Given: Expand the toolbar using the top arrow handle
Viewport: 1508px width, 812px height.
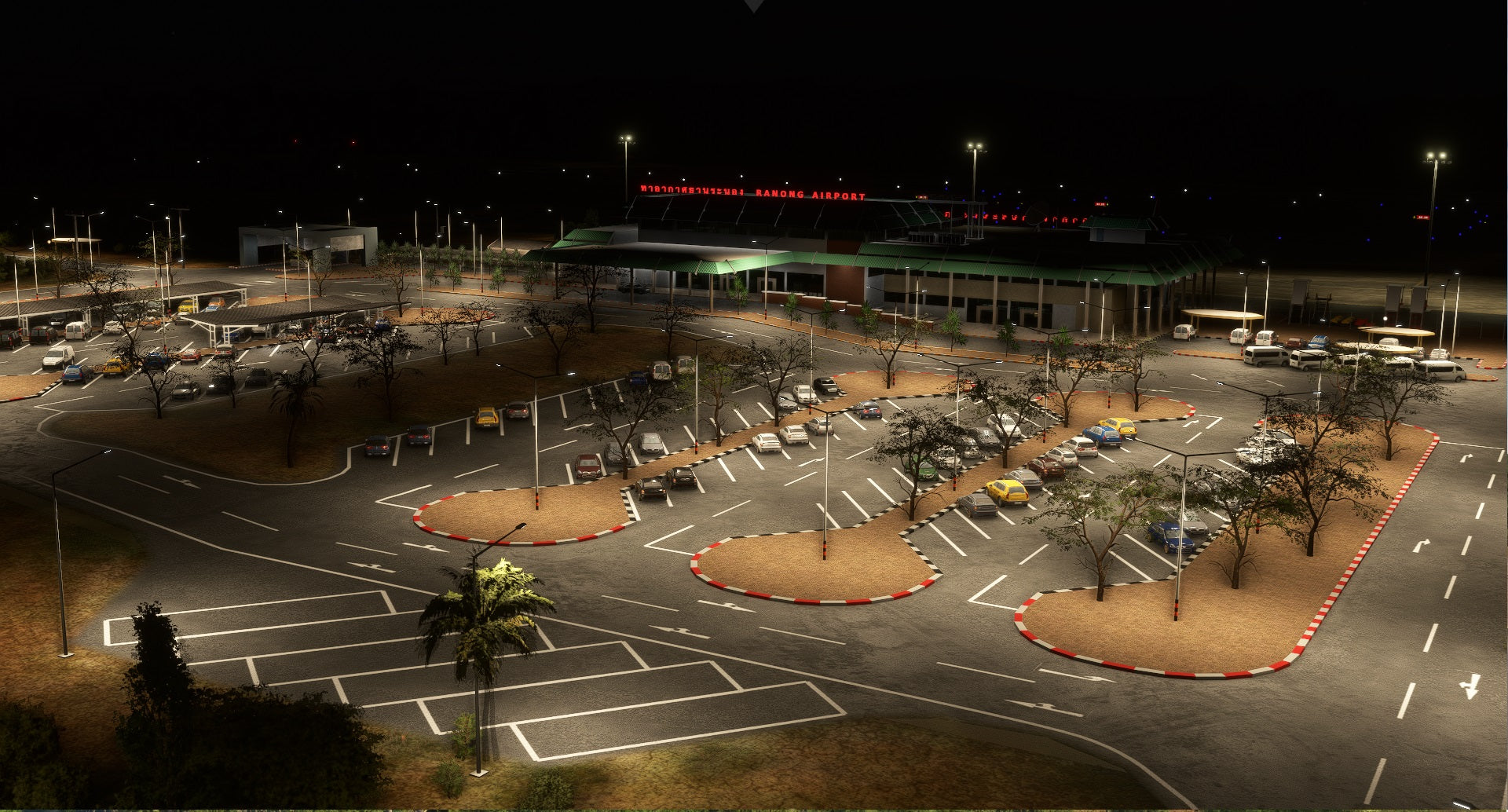Looking at the screenshot, I should click(x=754, y=5).
